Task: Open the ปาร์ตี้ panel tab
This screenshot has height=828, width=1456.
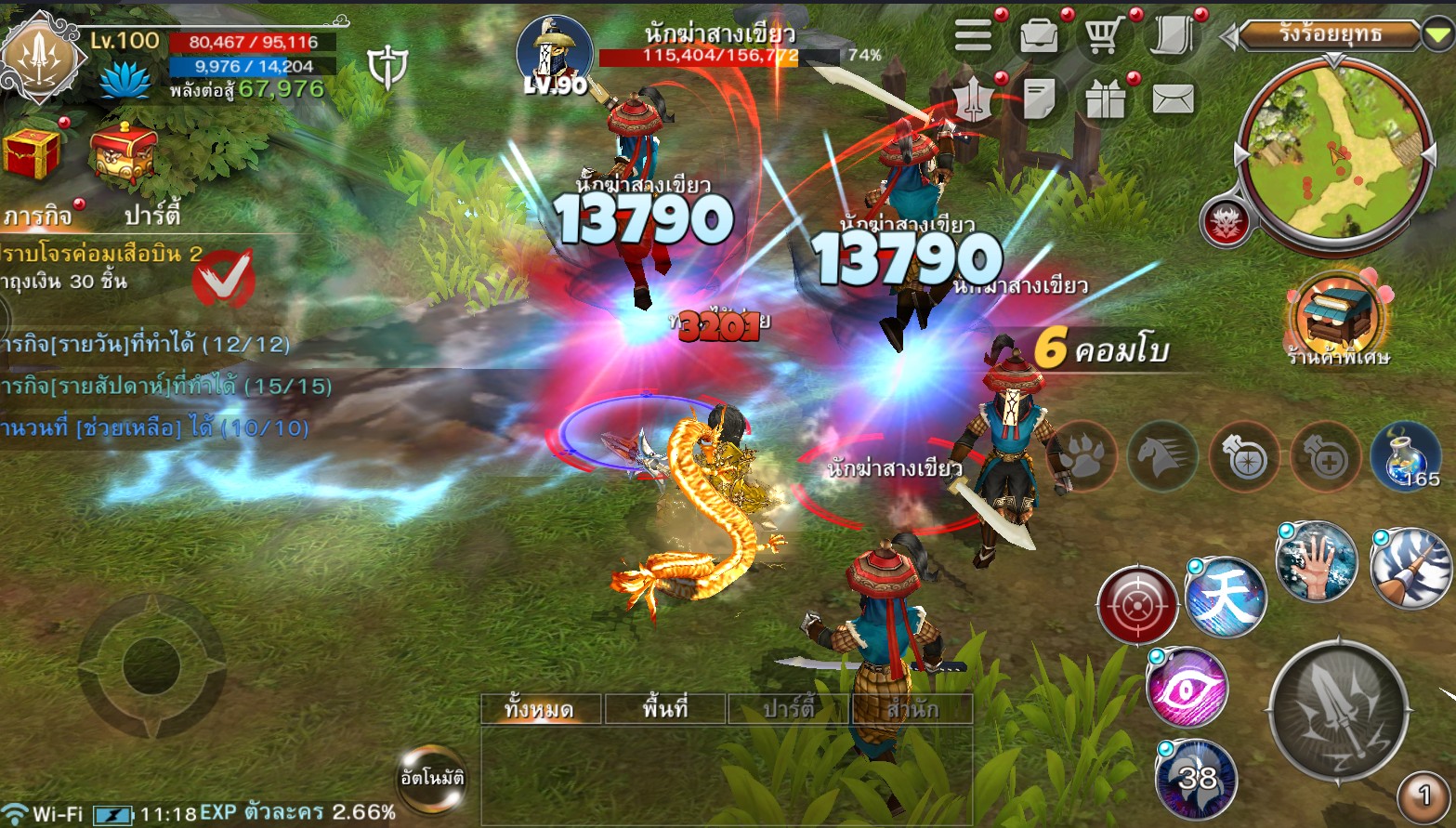Action: 152,216
